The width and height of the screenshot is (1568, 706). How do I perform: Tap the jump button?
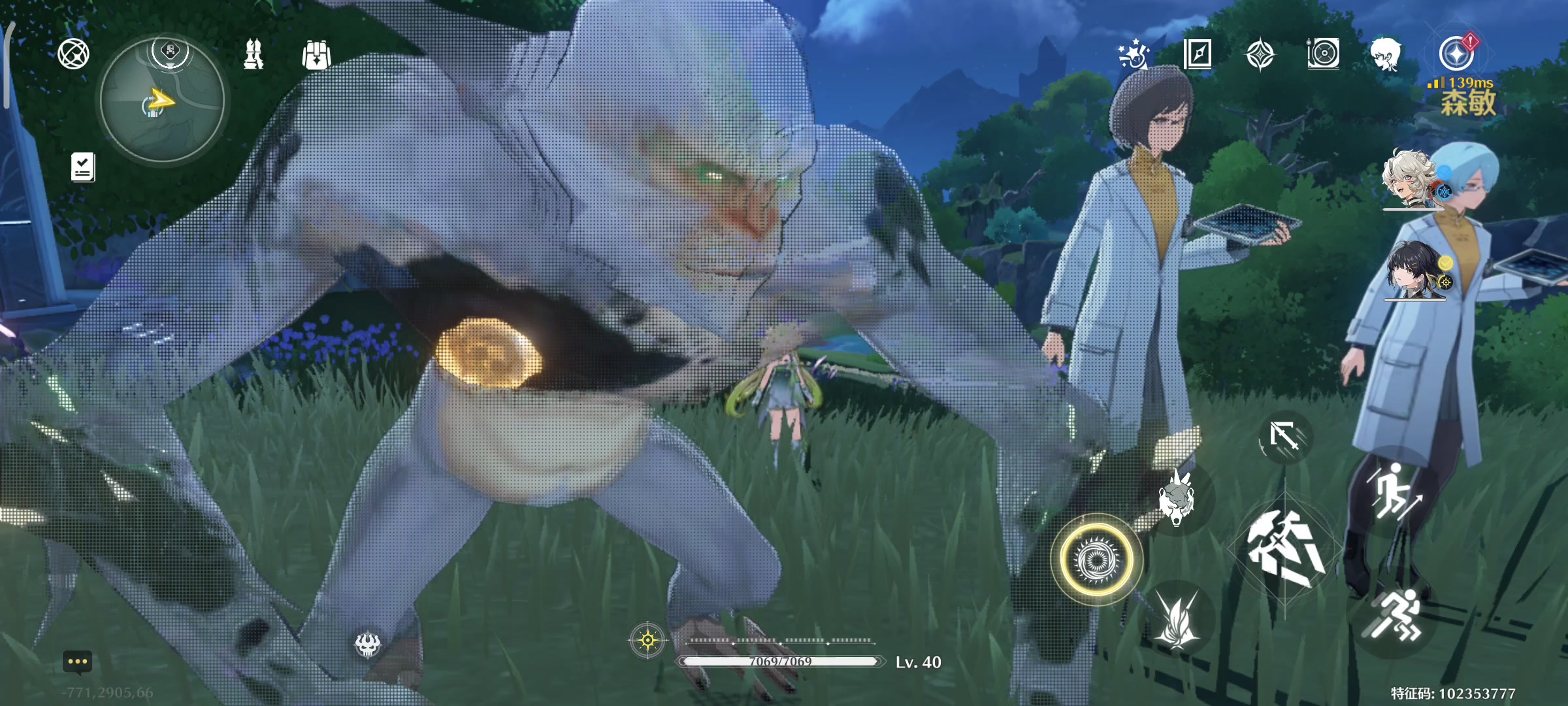(x=1392, y=492)
